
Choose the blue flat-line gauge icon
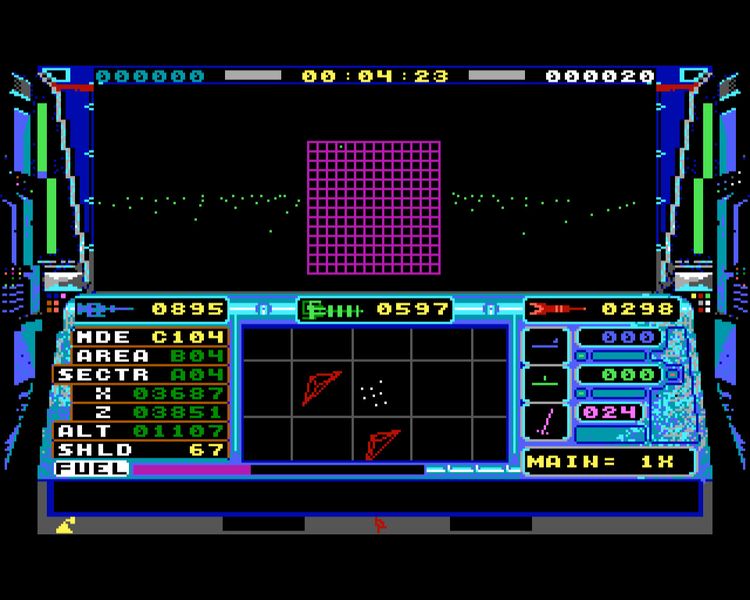[545, 343]
